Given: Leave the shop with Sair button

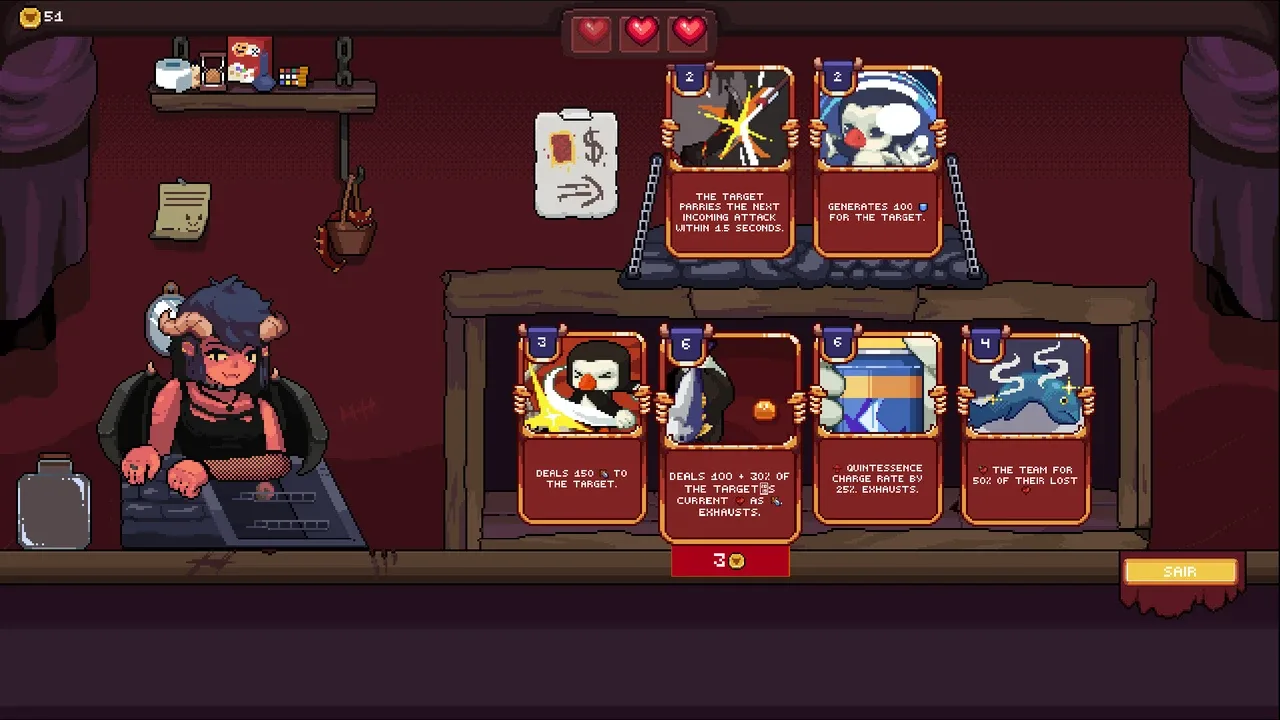Looking at the screenshot, I should pyautogui.click(x=1180, y=572).
